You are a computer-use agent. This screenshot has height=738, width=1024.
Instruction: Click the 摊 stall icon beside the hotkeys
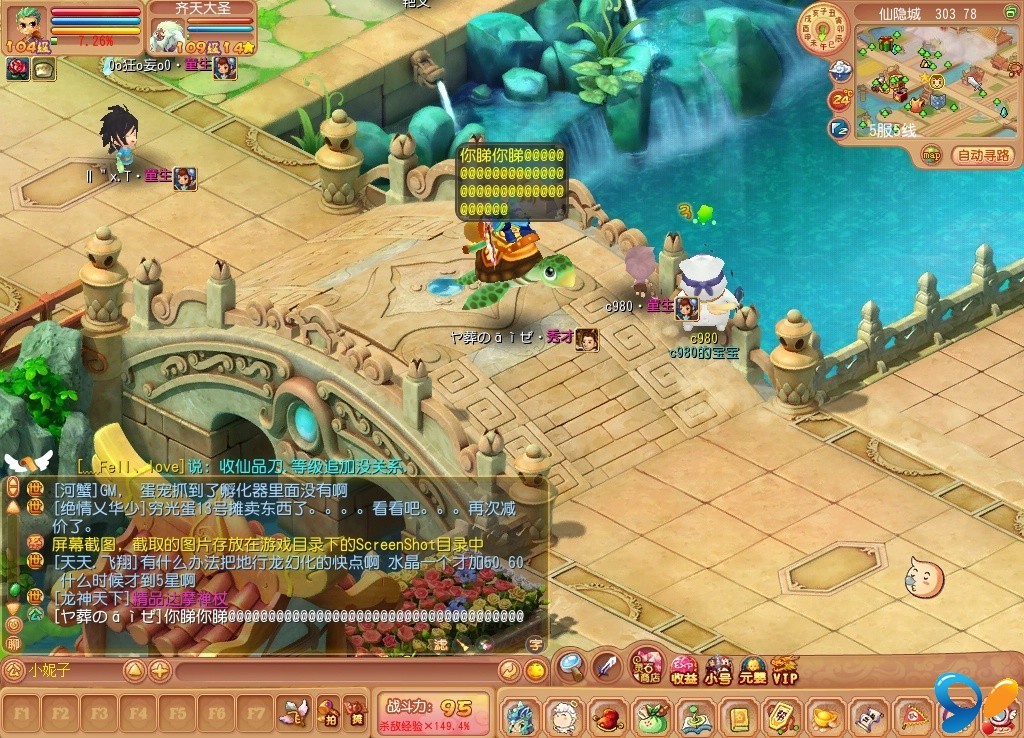tap(355, 714)
